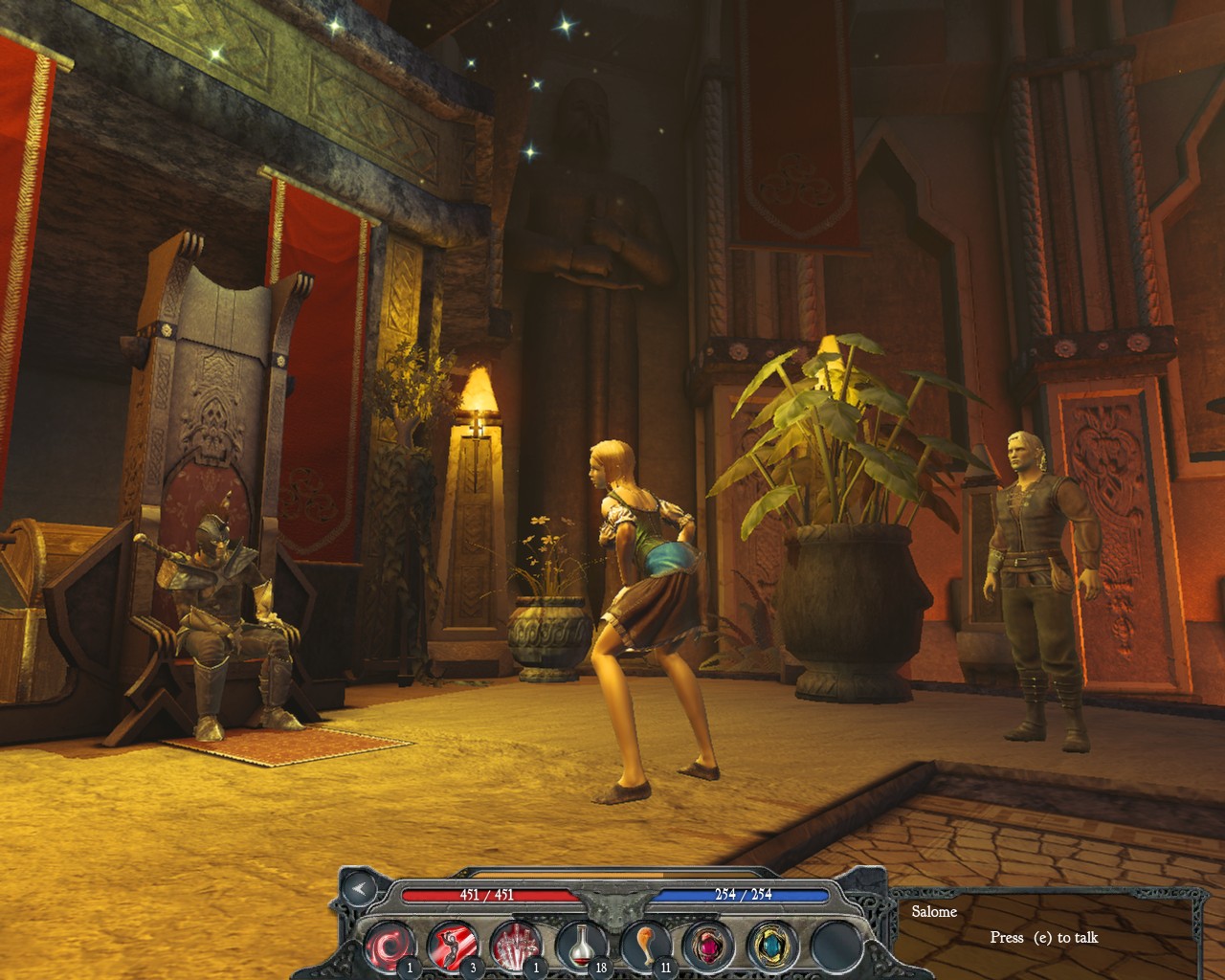
Task: Drink the red potion flask
Action: (580, 945)
